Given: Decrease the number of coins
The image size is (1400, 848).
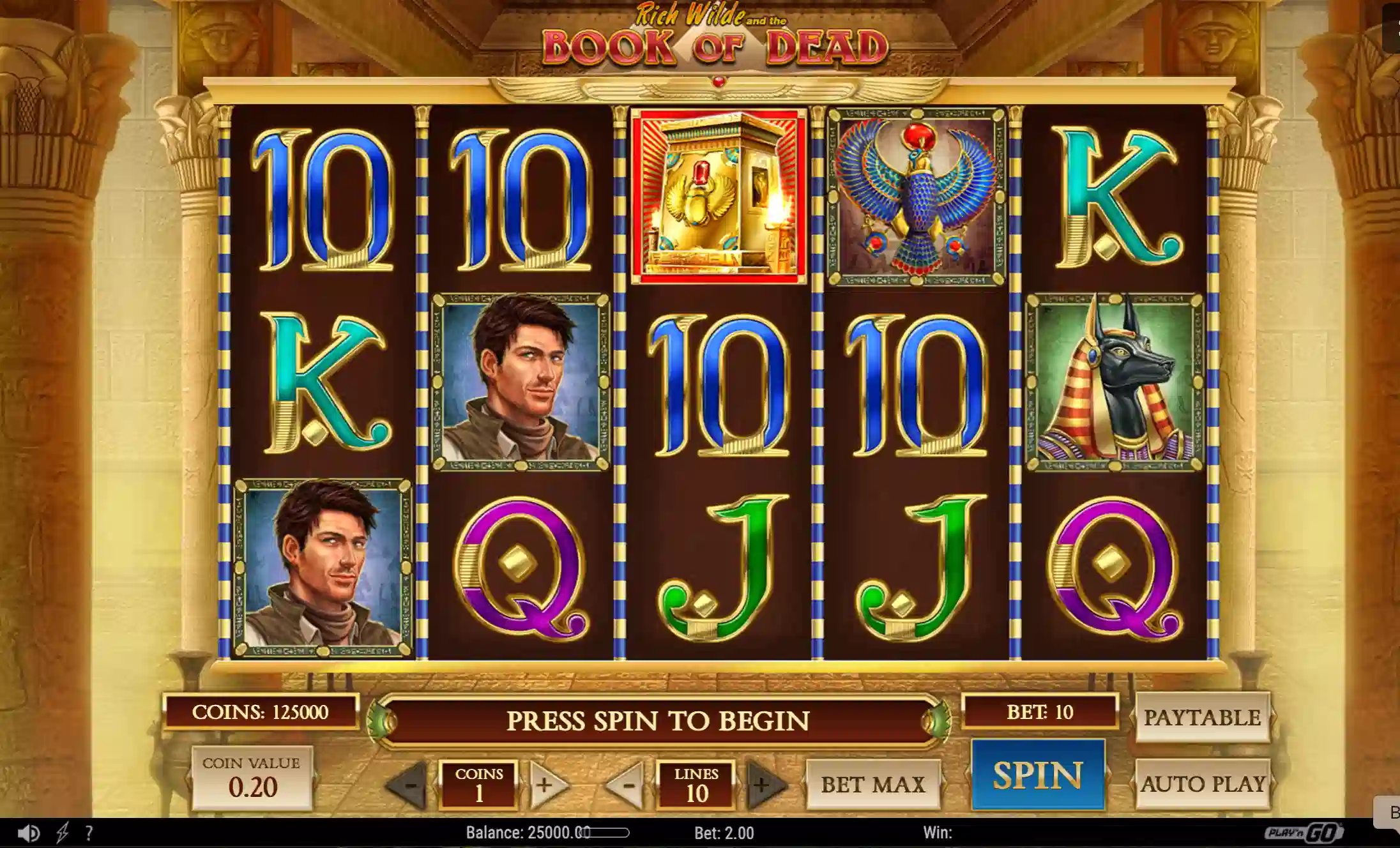Looking at the screenshot, I should 409,784.
